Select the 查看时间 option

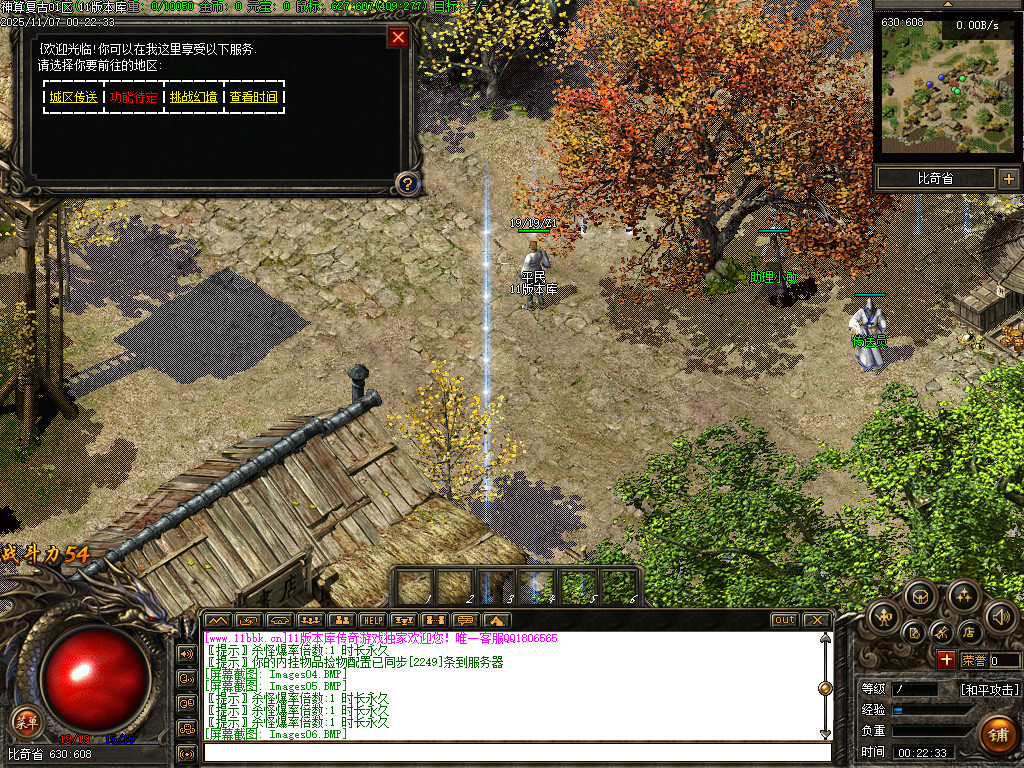coord(254,97)
